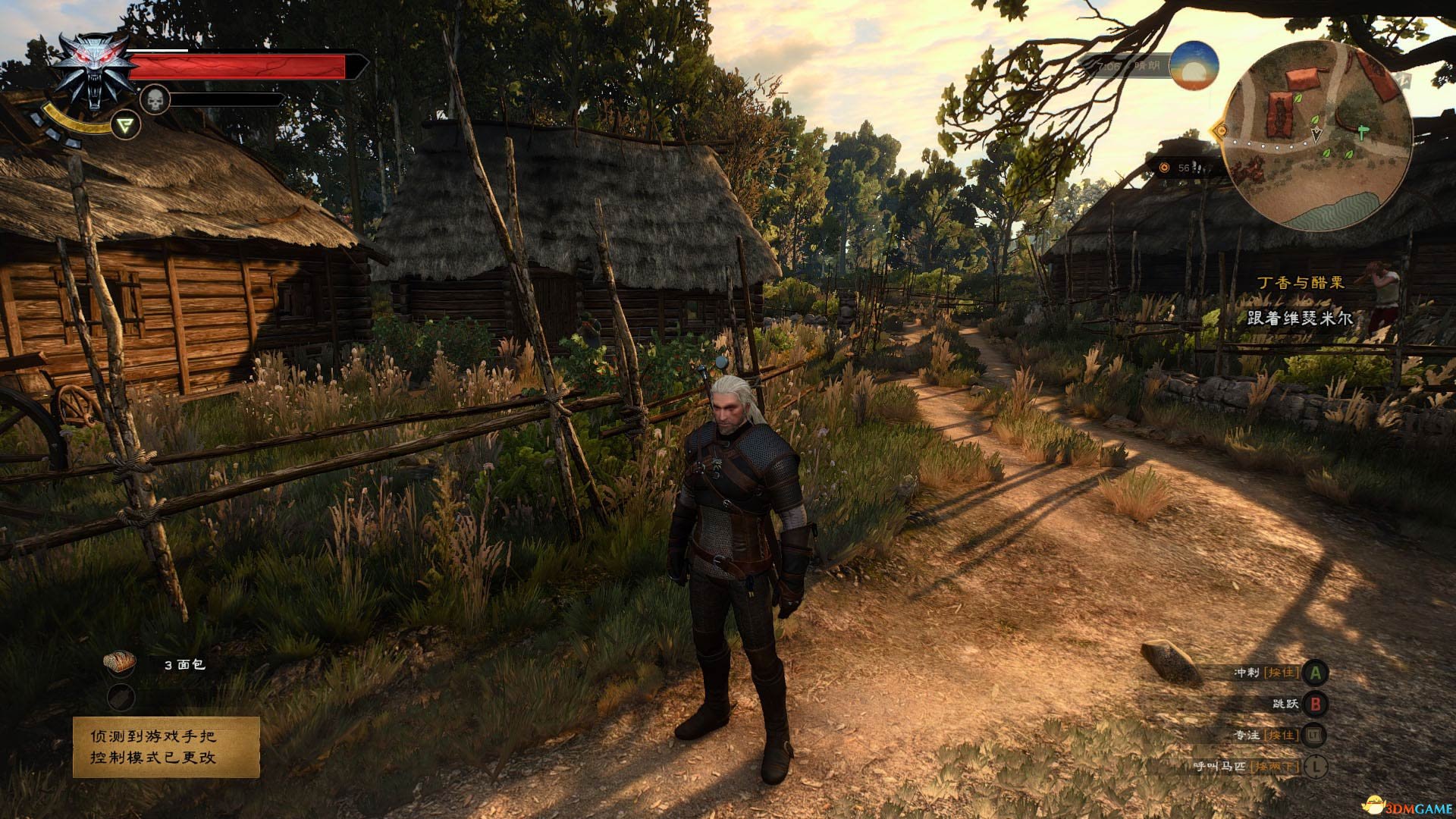This screenshot has height=819, width=1456.
Task: Use the bread item in the quick slot
Action: [120, 662]
